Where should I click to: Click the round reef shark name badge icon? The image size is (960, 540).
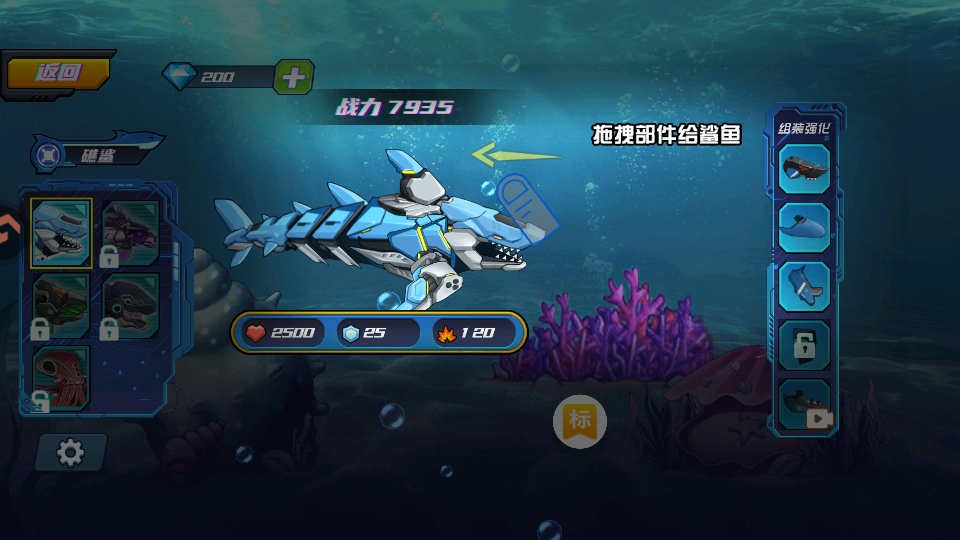pyautogui.click(x=46, y=155)
